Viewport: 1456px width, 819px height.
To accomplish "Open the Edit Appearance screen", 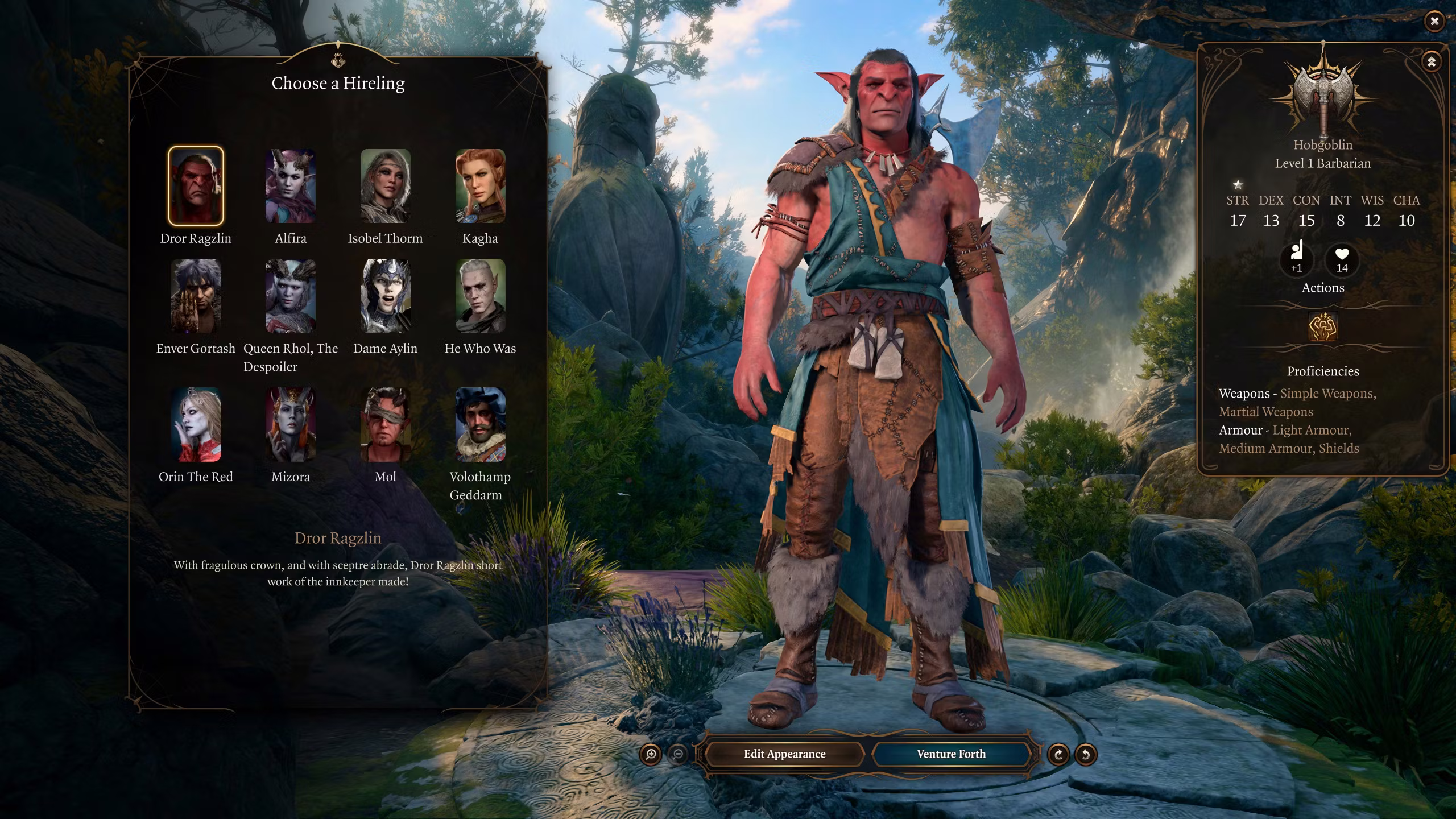I will click(784, 754).
